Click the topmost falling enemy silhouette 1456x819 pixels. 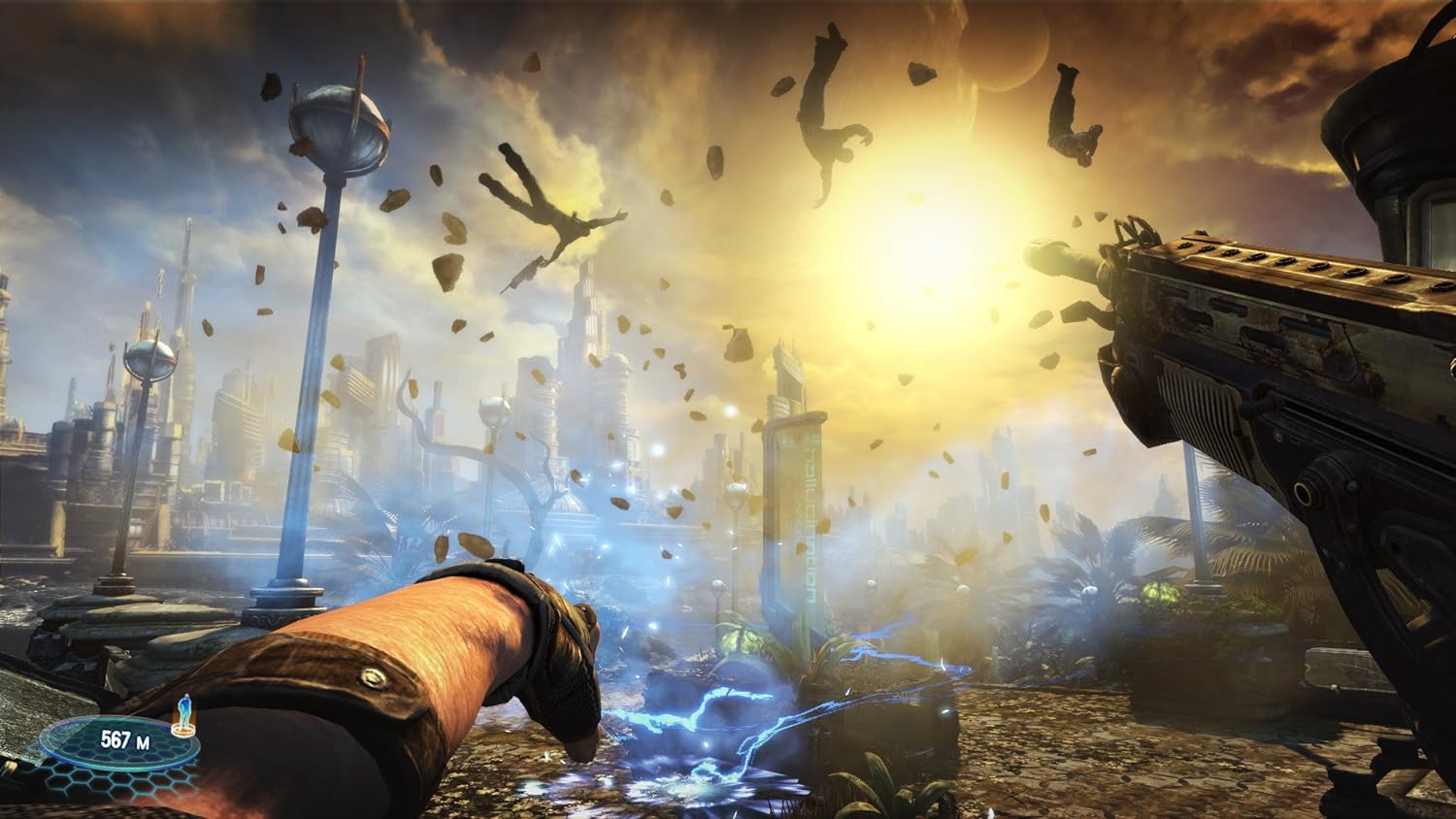point(827,102)
